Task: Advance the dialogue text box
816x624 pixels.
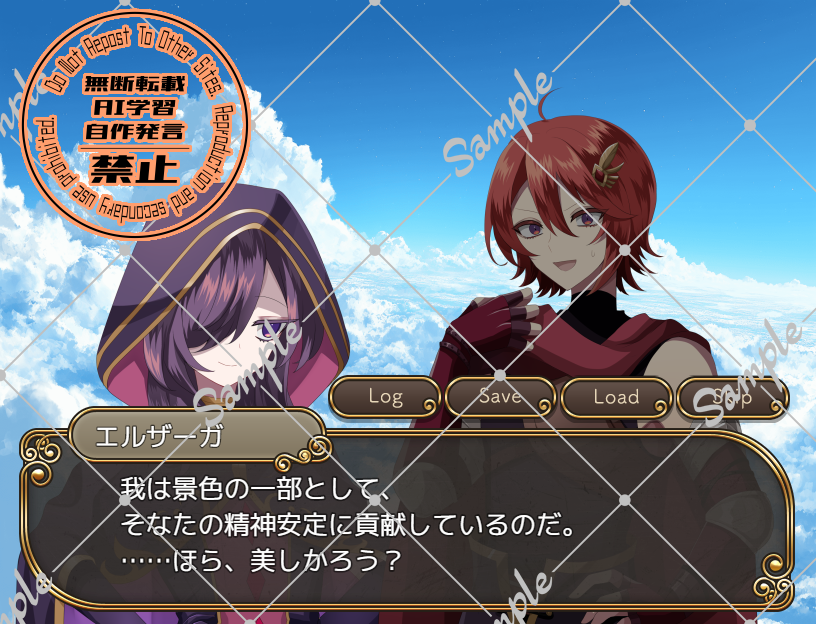Action: [x=408, y=525]
